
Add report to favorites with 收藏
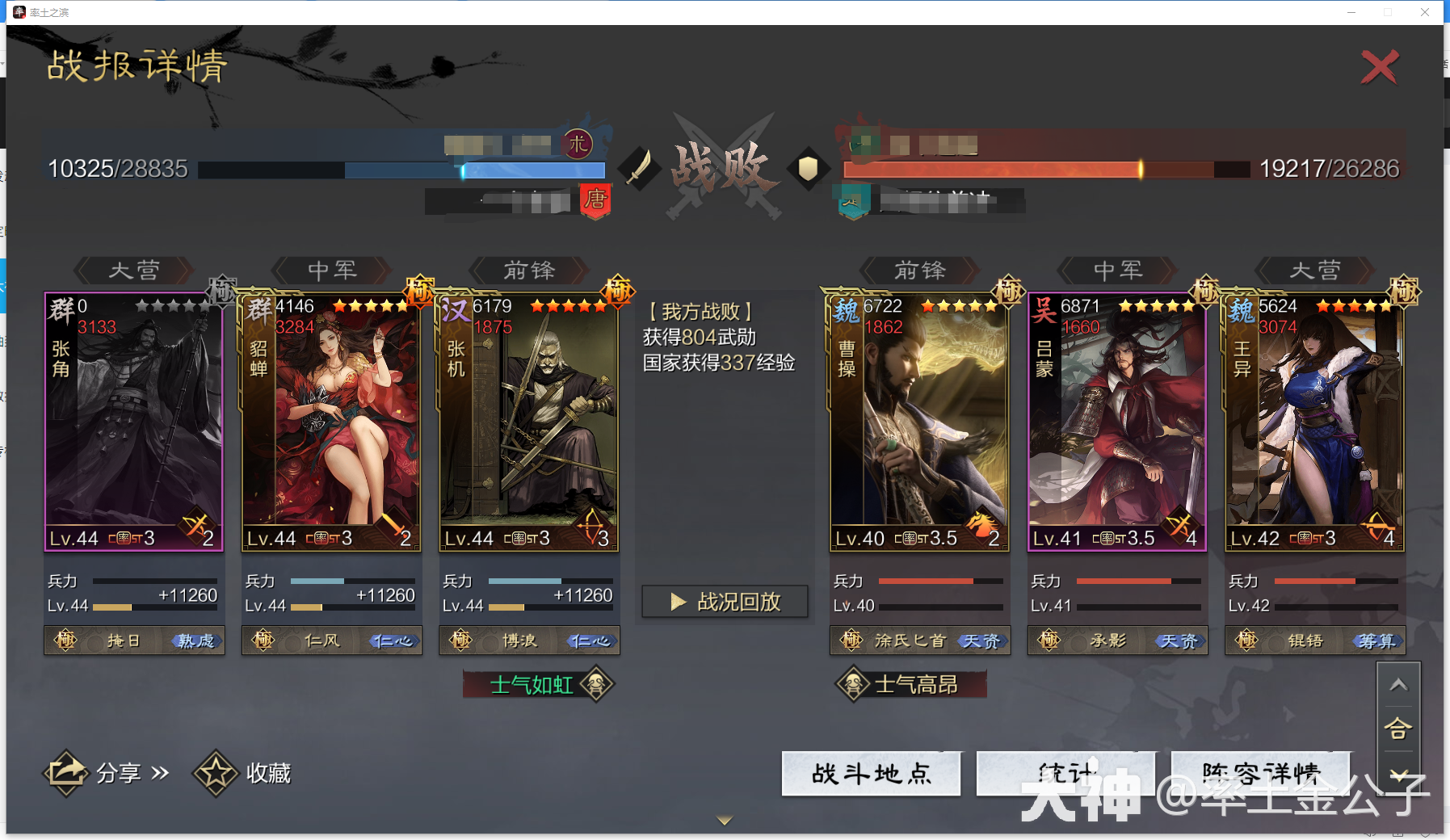tap(243, 773)
